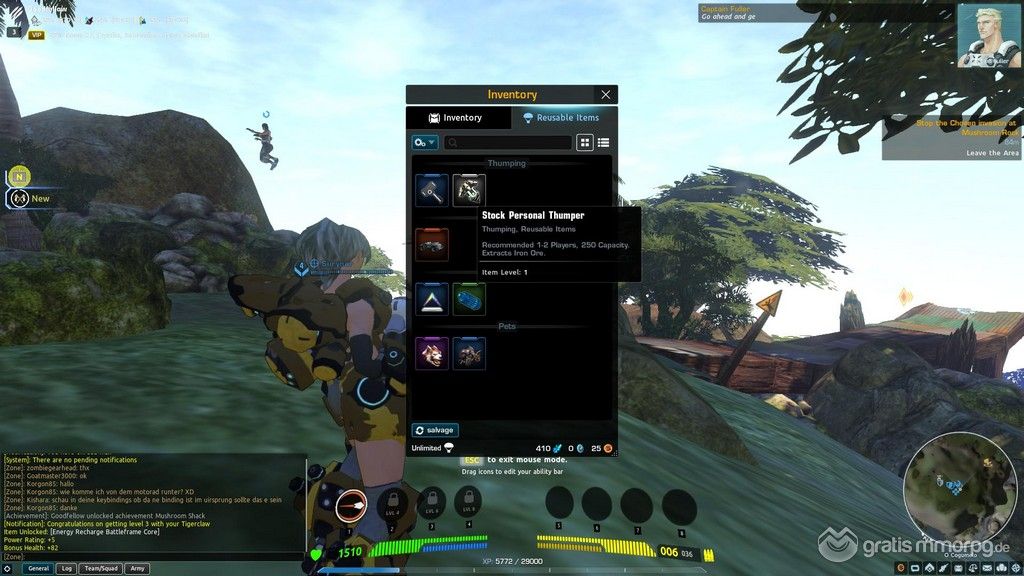The height and width of the screenshot is (576, 1024).
Task: Select the green-framed blue capsule item
Action: tap(469, 299)
